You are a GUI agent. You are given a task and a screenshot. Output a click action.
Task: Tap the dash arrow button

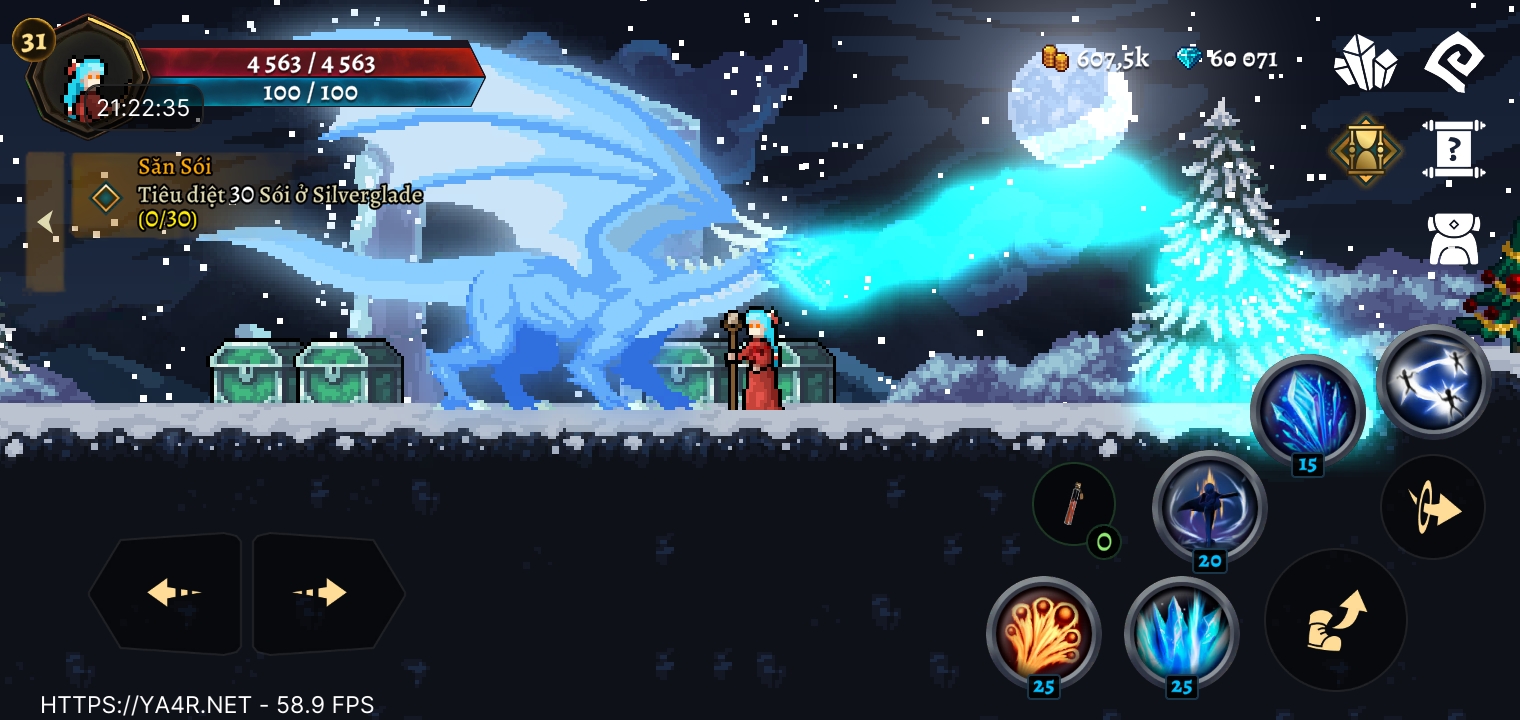pos(1432,507)
